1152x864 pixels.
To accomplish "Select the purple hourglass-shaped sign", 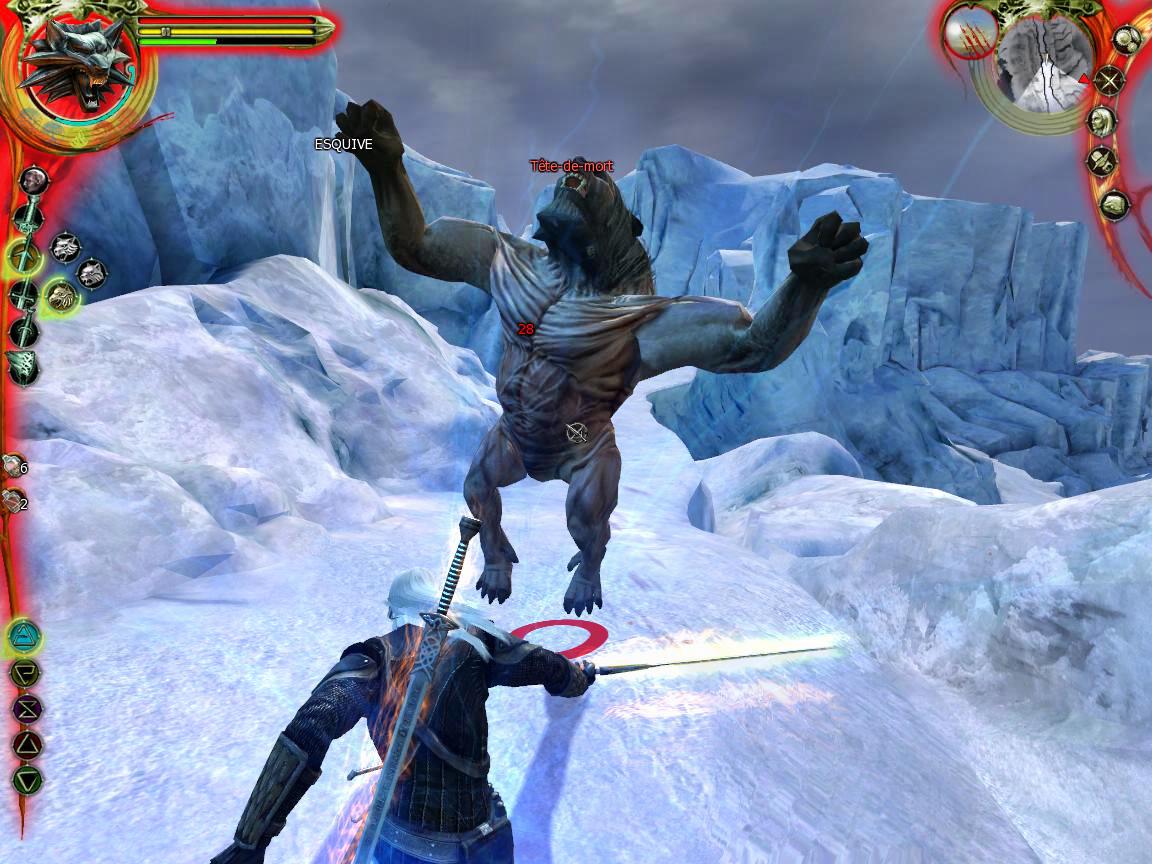I will pyautogui.click(x=26, y=708).
